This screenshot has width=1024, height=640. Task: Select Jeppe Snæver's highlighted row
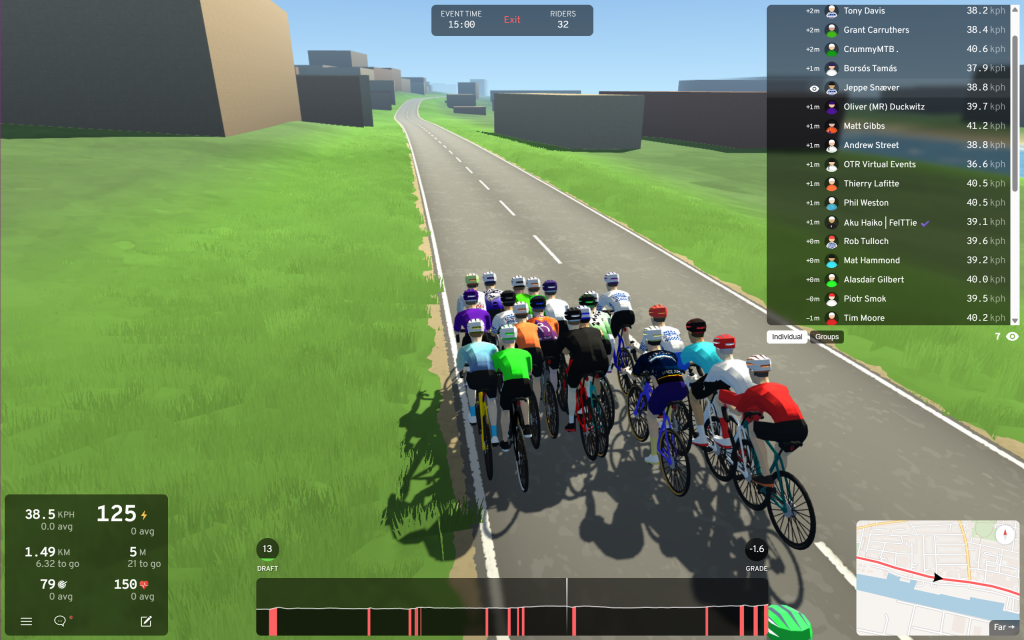point(890,88)
